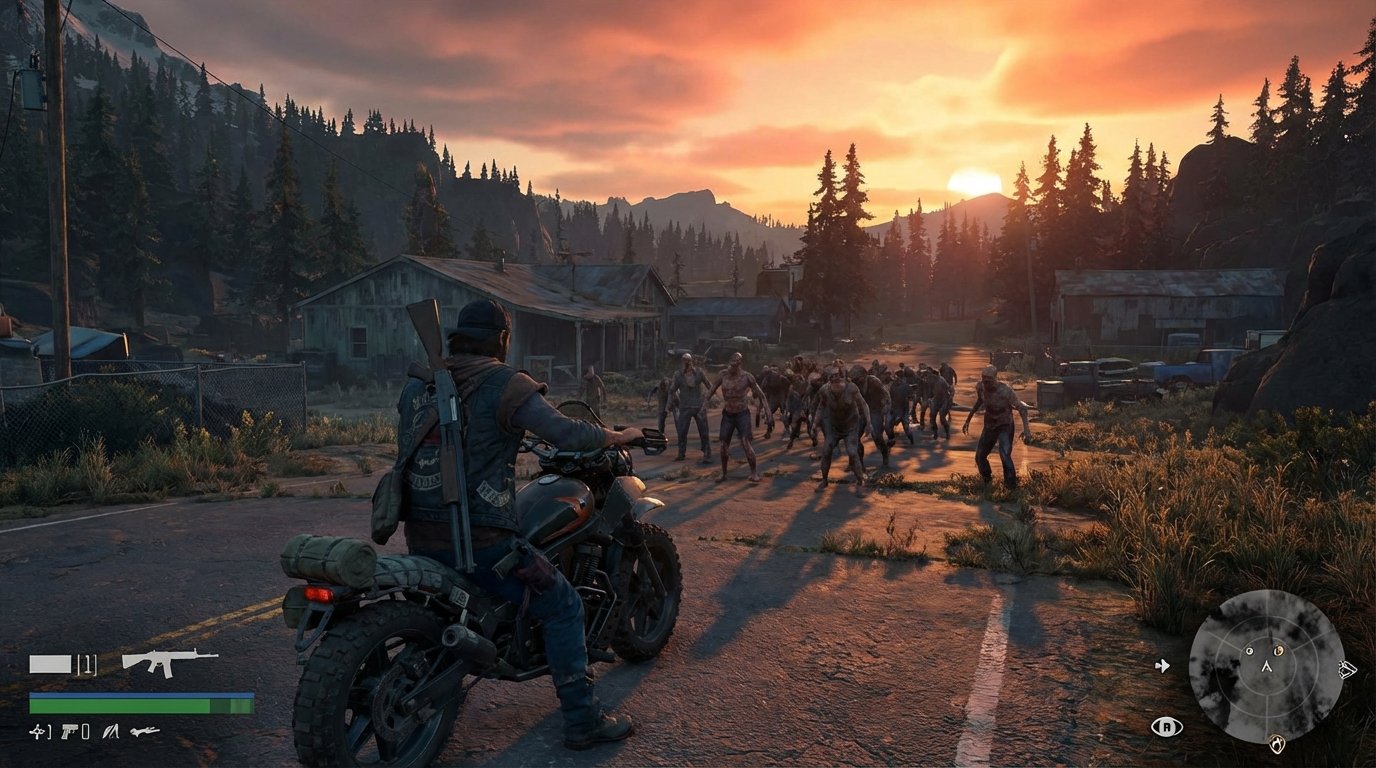Click the campfire marker at the minimap bottom
The image size is (1376, 768).
click(x=1277, y=743)
